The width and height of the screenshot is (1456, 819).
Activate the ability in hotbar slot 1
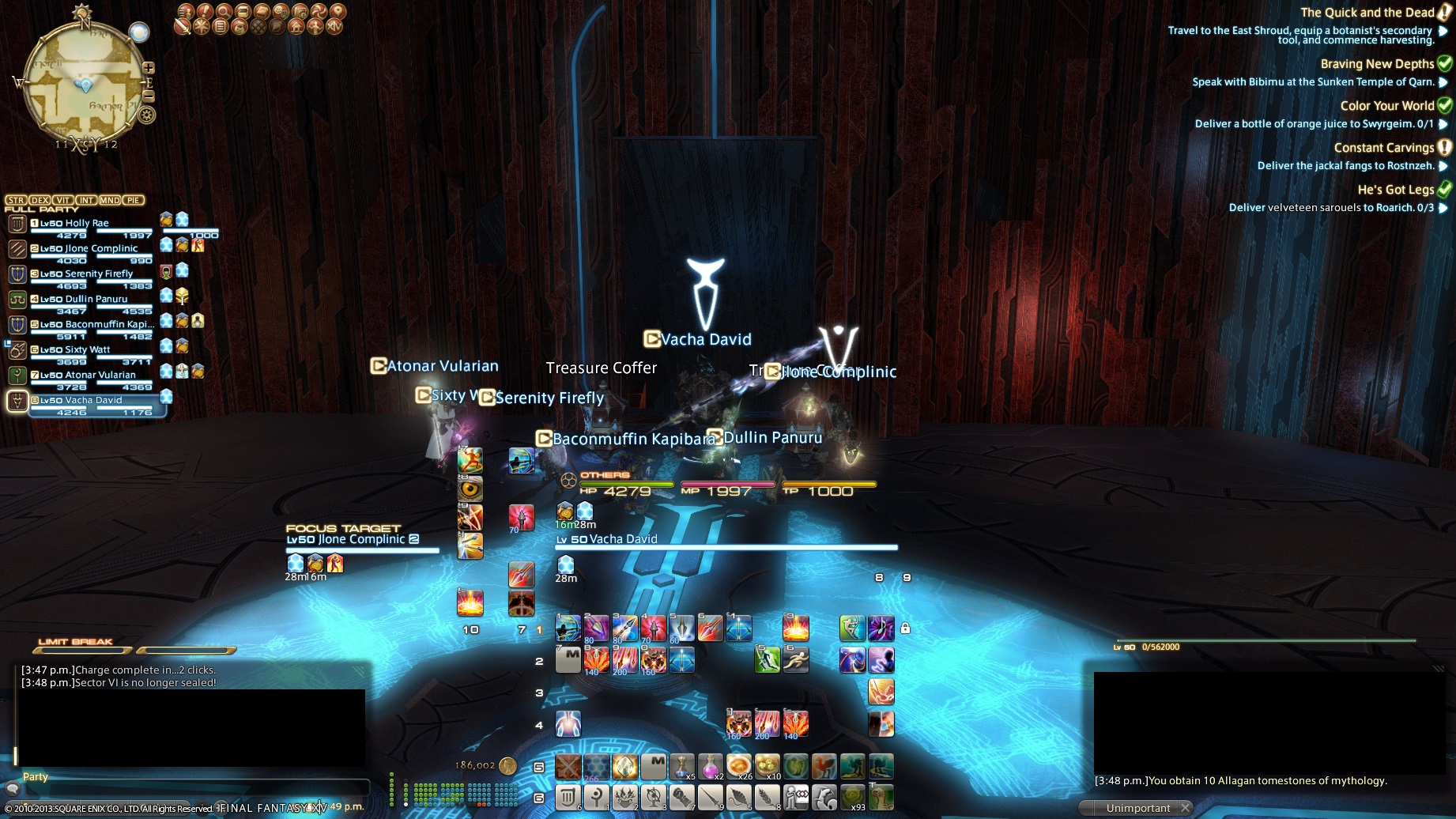click(x=568, y=628)
